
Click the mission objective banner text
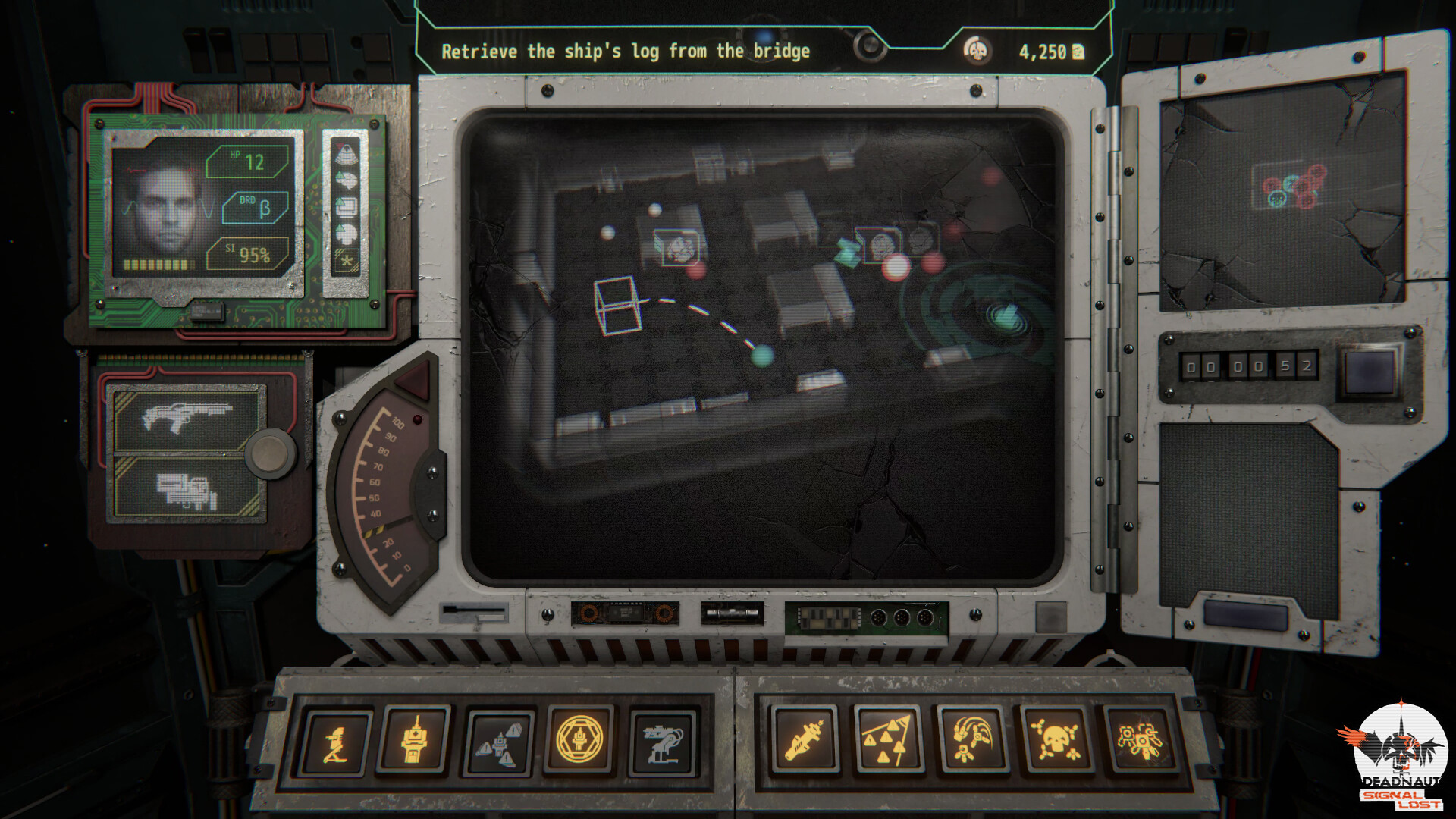(626, 52)
